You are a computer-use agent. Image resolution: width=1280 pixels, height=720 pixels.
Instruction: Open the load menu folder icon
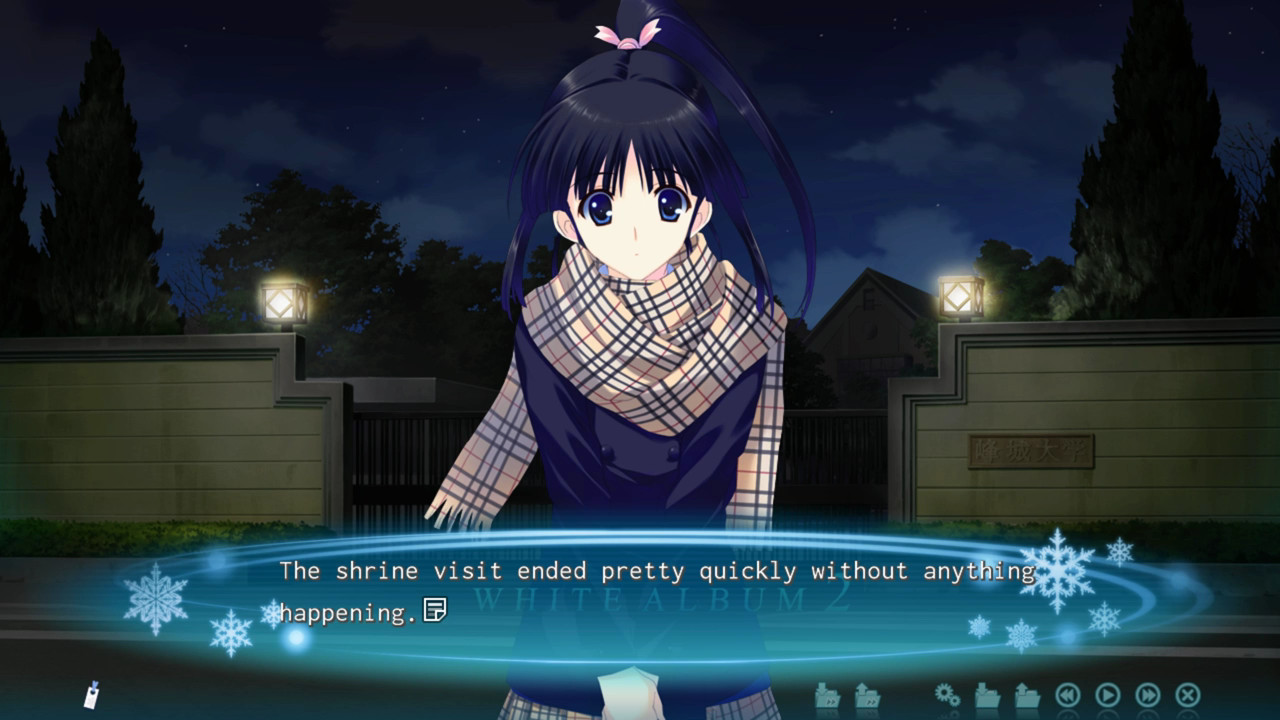tap(1027, 694)
